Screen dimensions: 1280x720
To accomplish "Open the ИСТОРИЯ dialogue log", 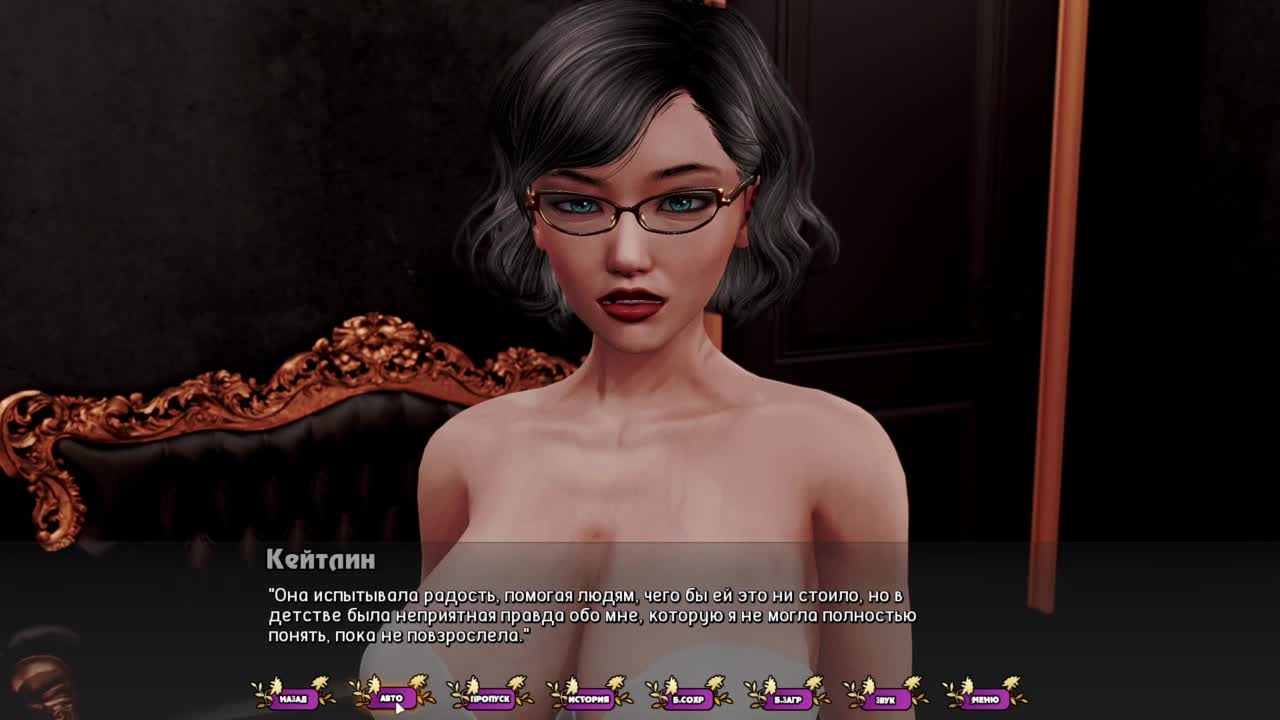I will [x=589, y=698].
